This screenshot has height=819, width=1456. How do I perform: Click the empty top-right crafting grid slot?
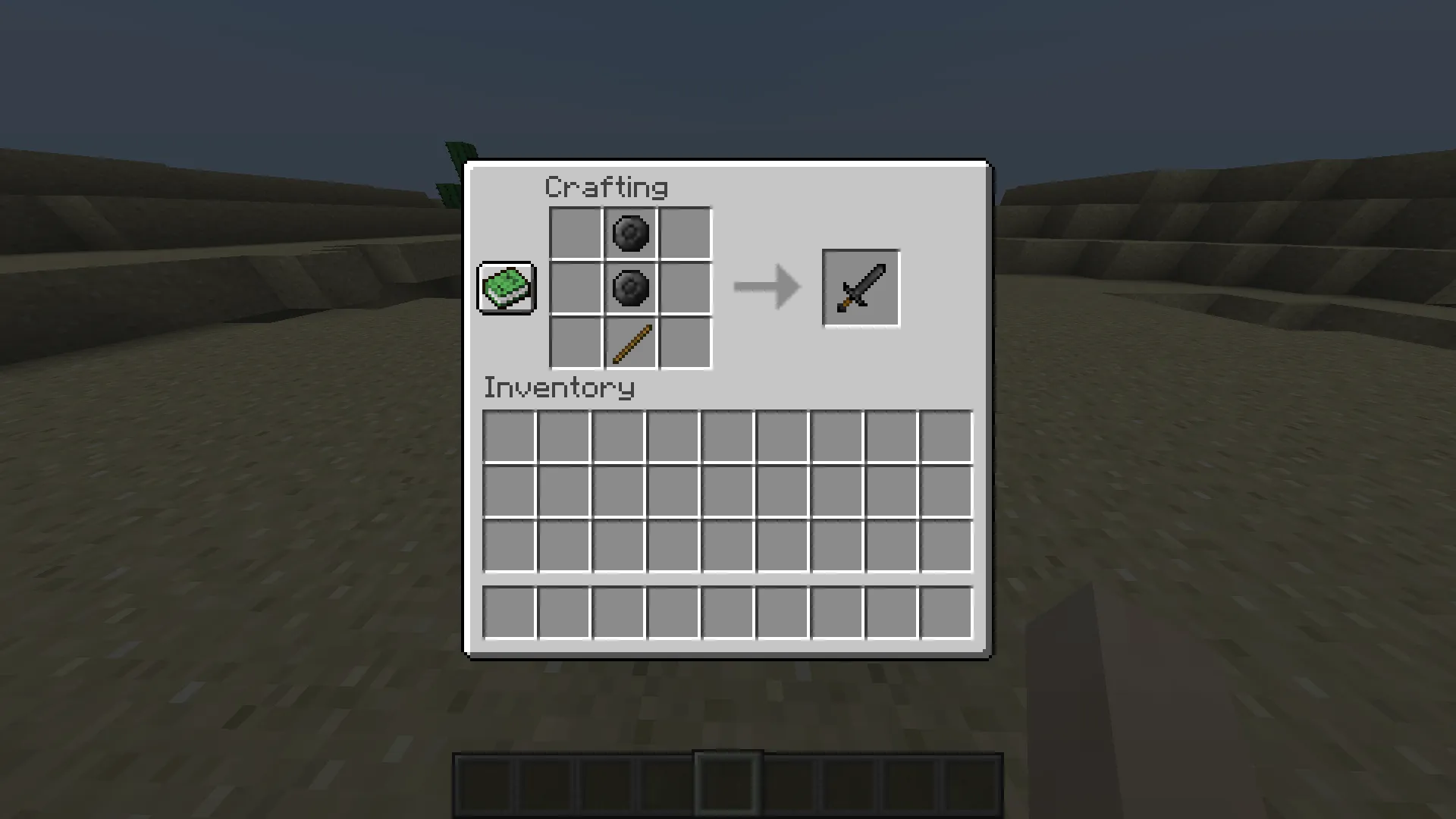click(685, 233)
